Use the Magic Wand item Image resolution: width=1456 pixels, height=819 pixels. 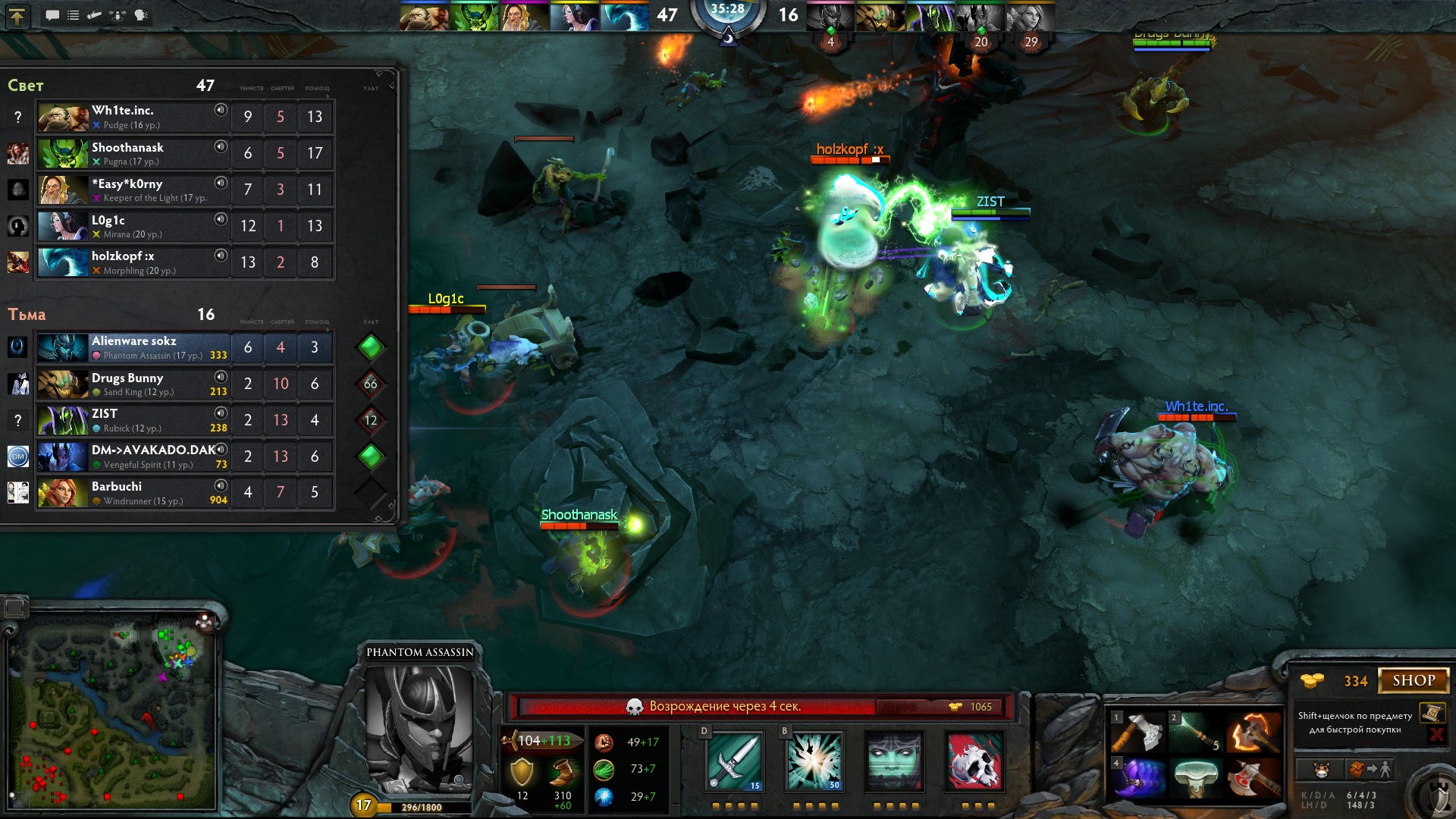pyautogui.click(x=1198, y=733)
